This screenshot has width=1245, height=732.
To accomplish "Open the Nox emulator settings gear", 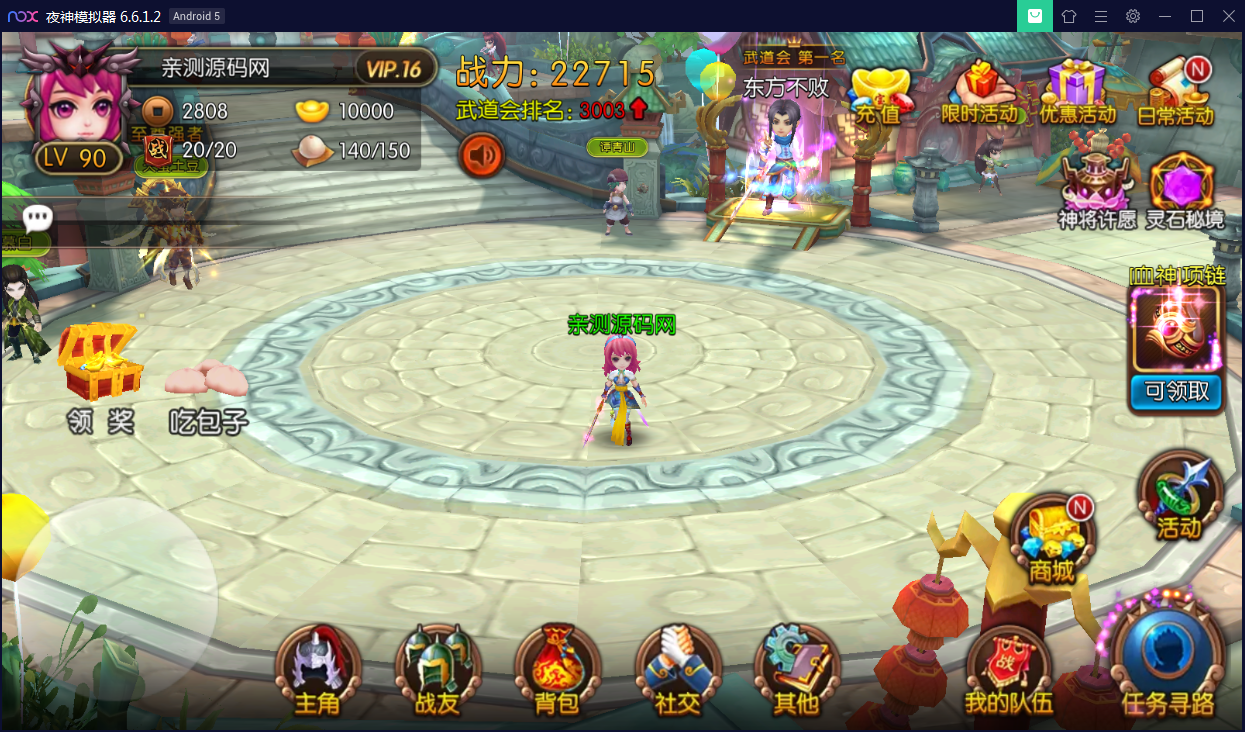I will click(x=1133, y=16).
